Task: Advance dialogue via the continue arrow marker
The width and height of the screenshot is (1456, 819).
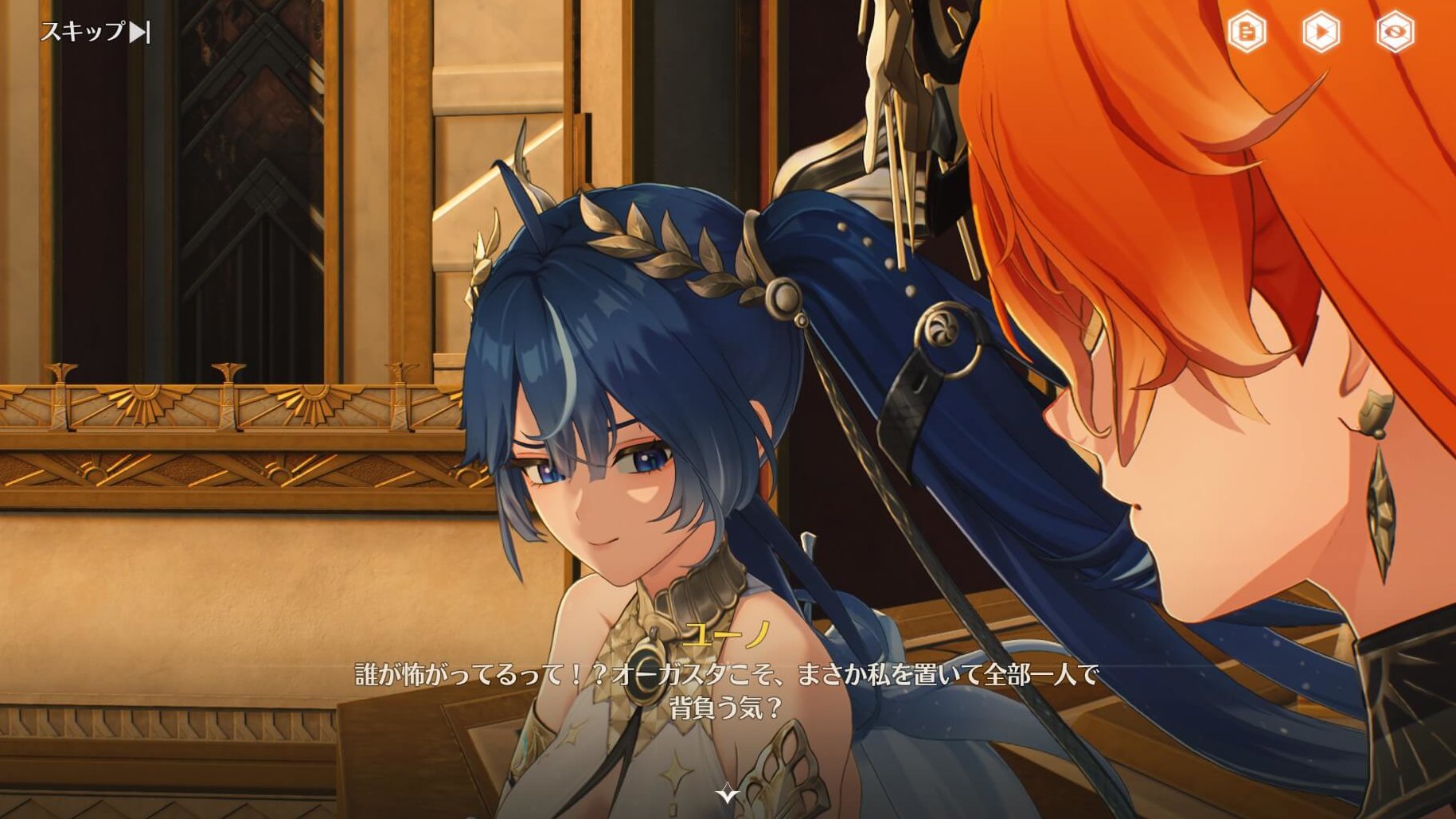Action: 727,793
